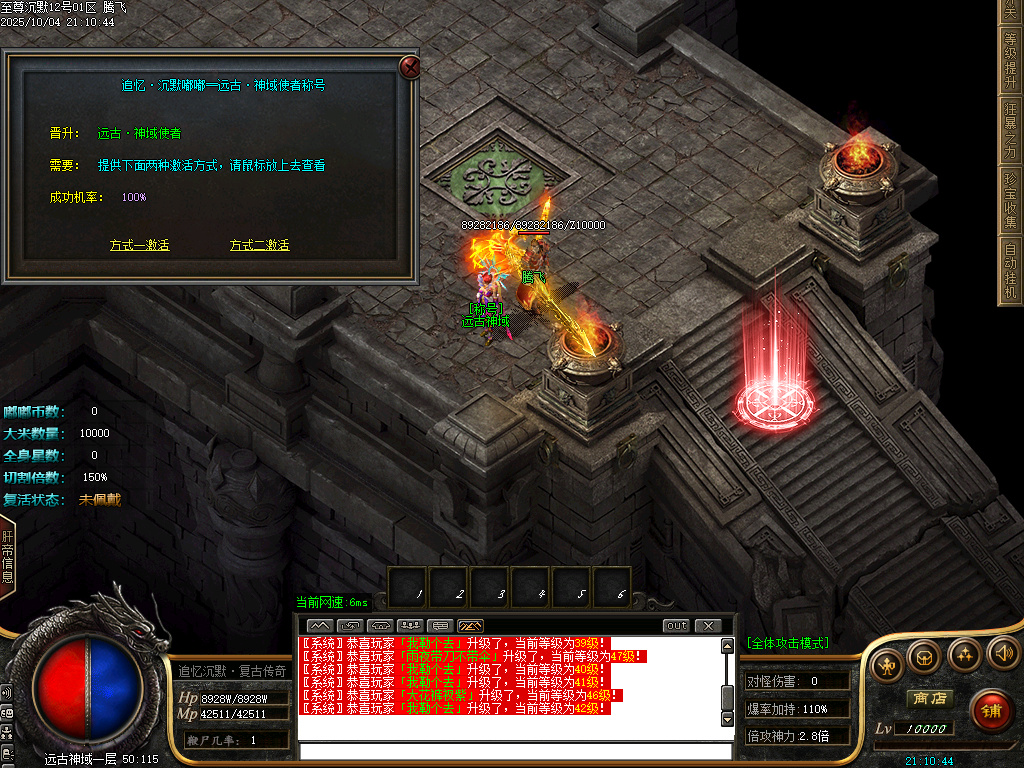The width and height of the screenshot is (1024, 768).
Task: Open the 珍宝收集 side menu
Action: click(x=1011, y=200)
